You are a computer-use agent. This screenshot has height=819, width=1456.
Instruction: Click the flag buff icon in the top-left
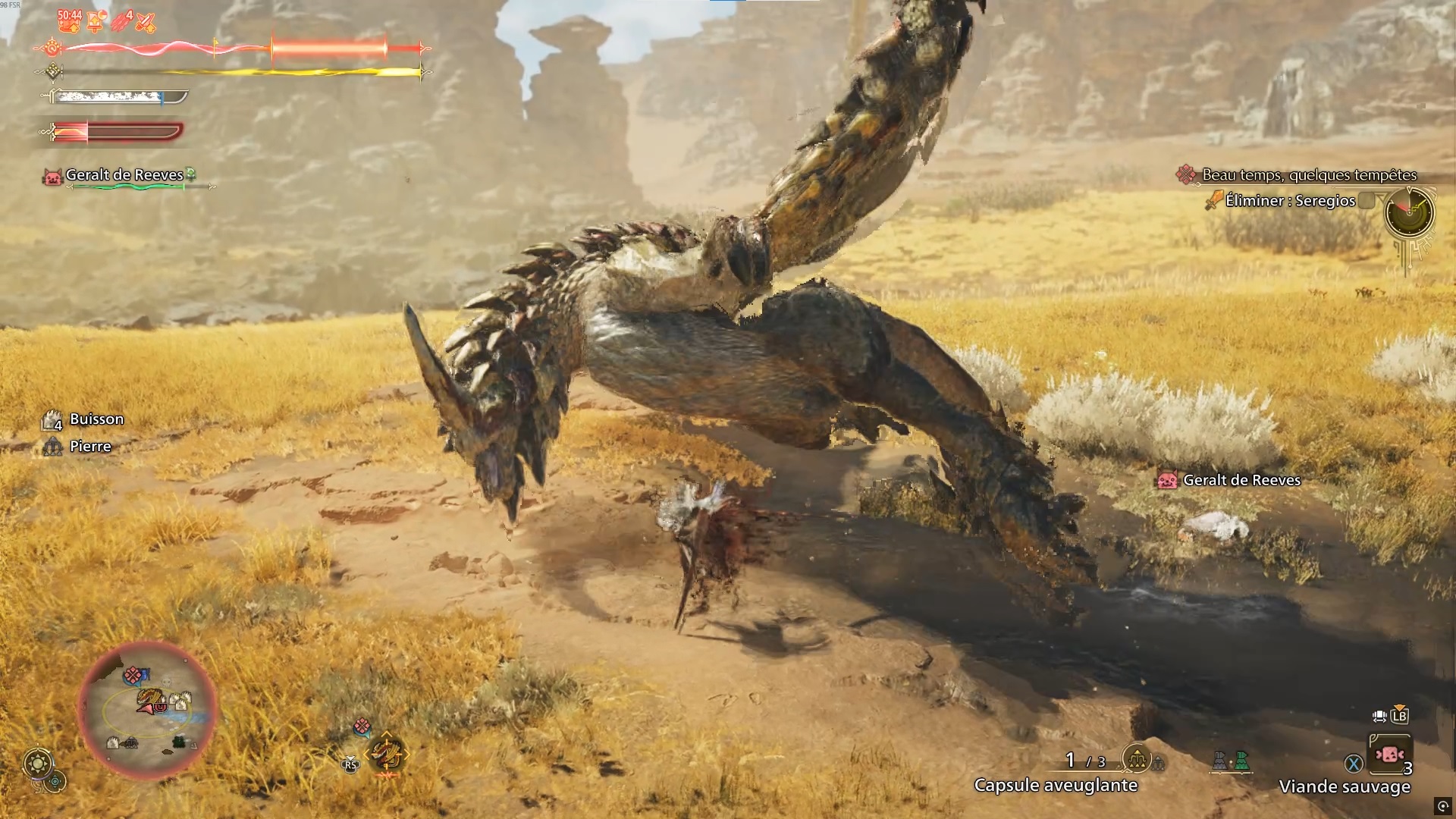95,22
